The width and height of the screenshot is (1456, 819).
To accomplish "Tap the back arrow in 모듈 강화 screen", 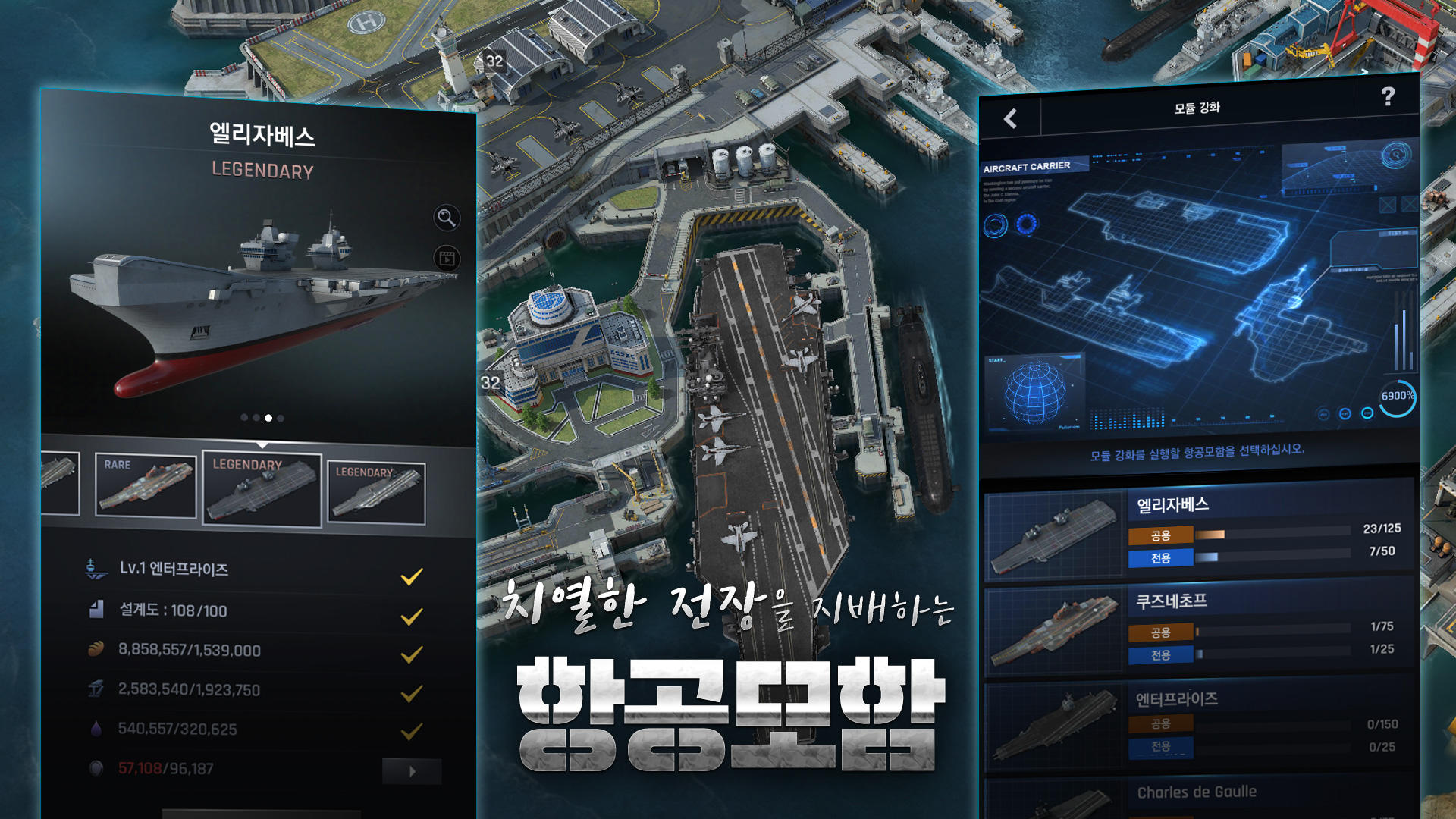I will point(1009,118).
